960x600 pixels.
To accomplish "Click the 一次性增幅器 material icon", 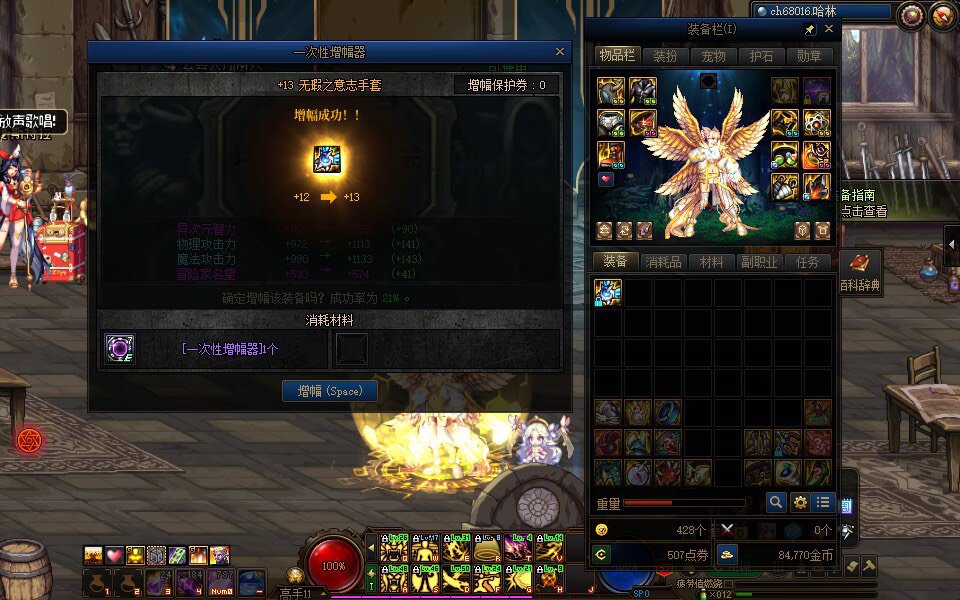I will (120, 349).
